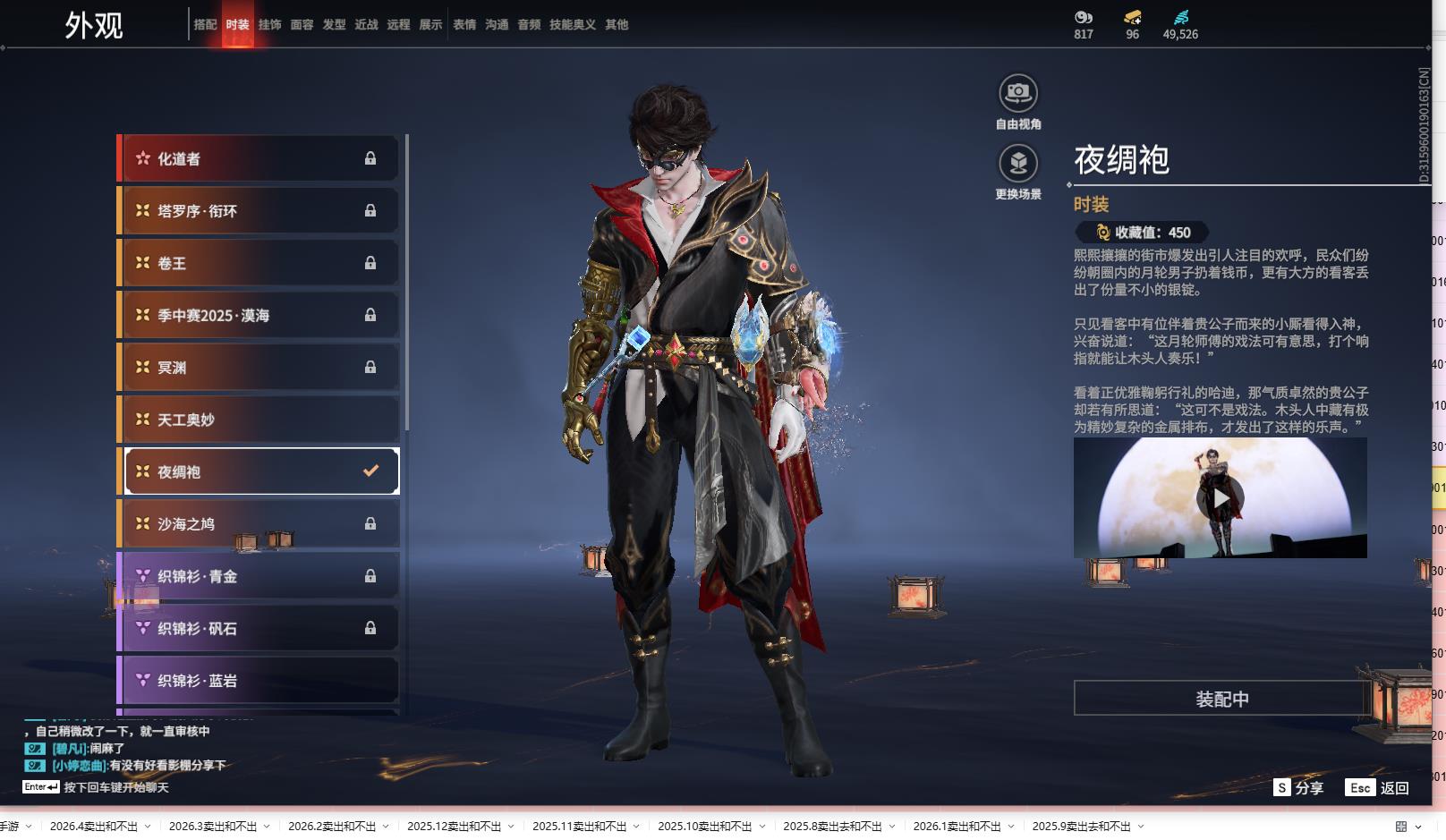The width and height of the screenshot is (1446, 840).
Task: Toggle the 自由视角 free camera icon
Action: (1018, 93)
